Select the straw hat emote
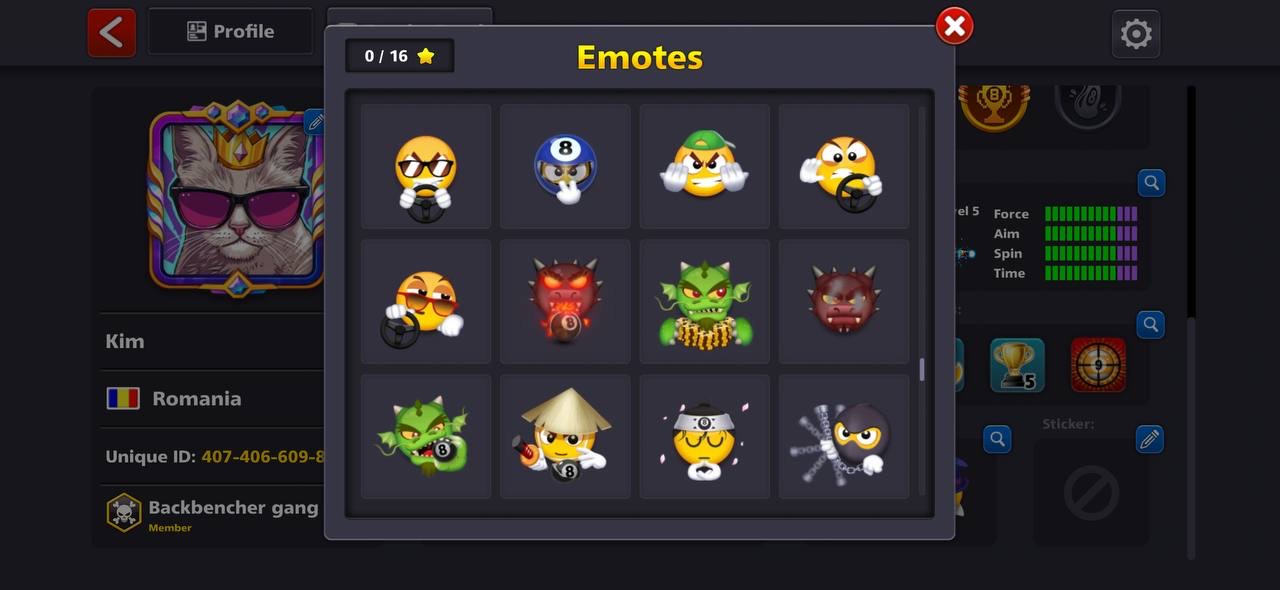 pos(565,437)
